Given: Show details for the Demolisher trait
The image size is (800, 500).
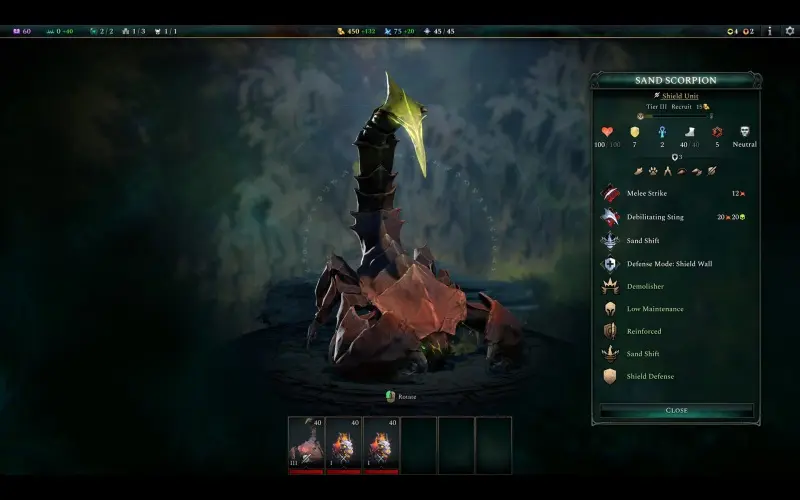Looking at the screenshot, I should coord(647,286).
